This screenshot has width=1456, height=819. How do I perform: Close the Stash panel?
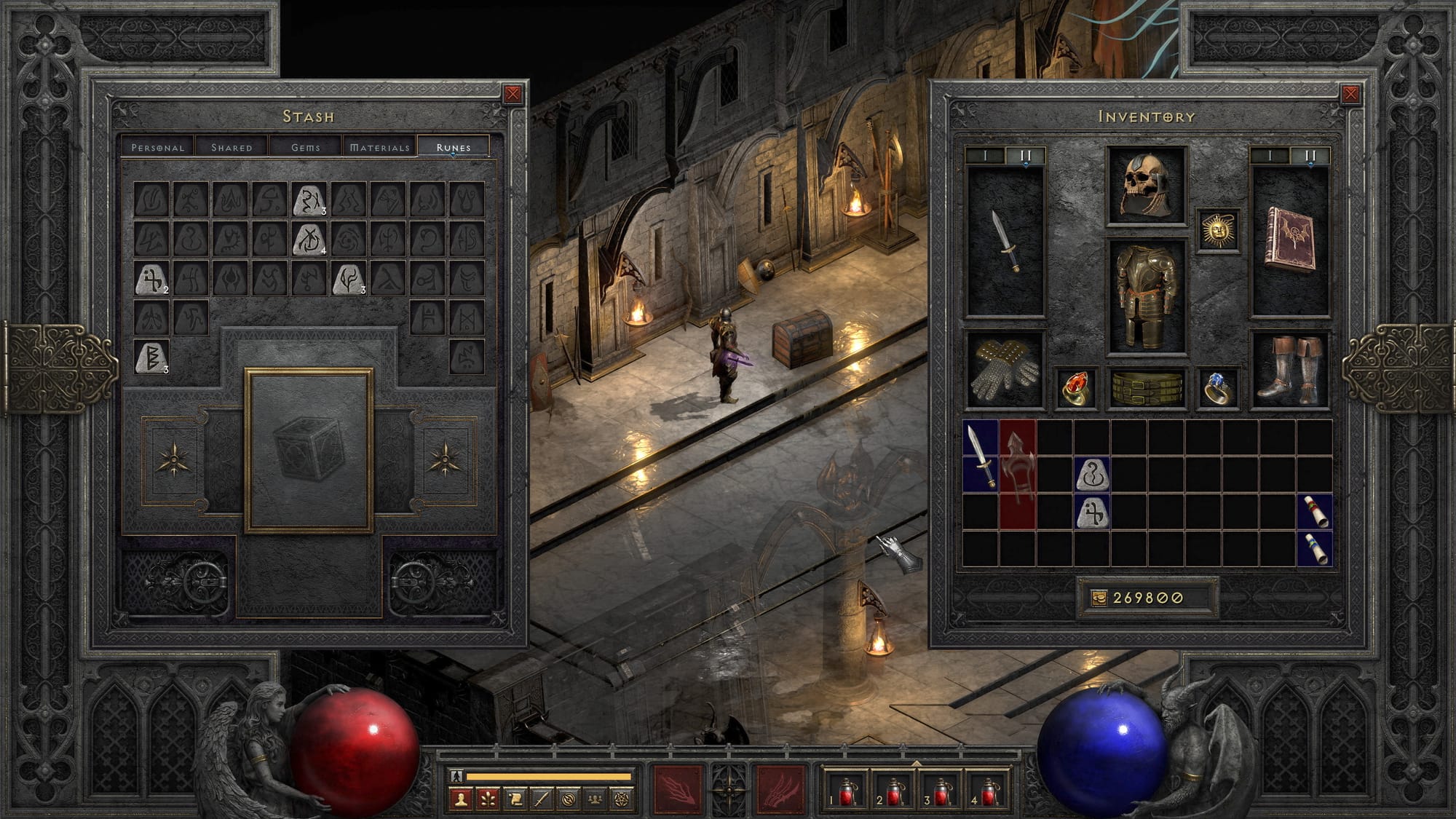pyautogui.click(x=513, y=94)
